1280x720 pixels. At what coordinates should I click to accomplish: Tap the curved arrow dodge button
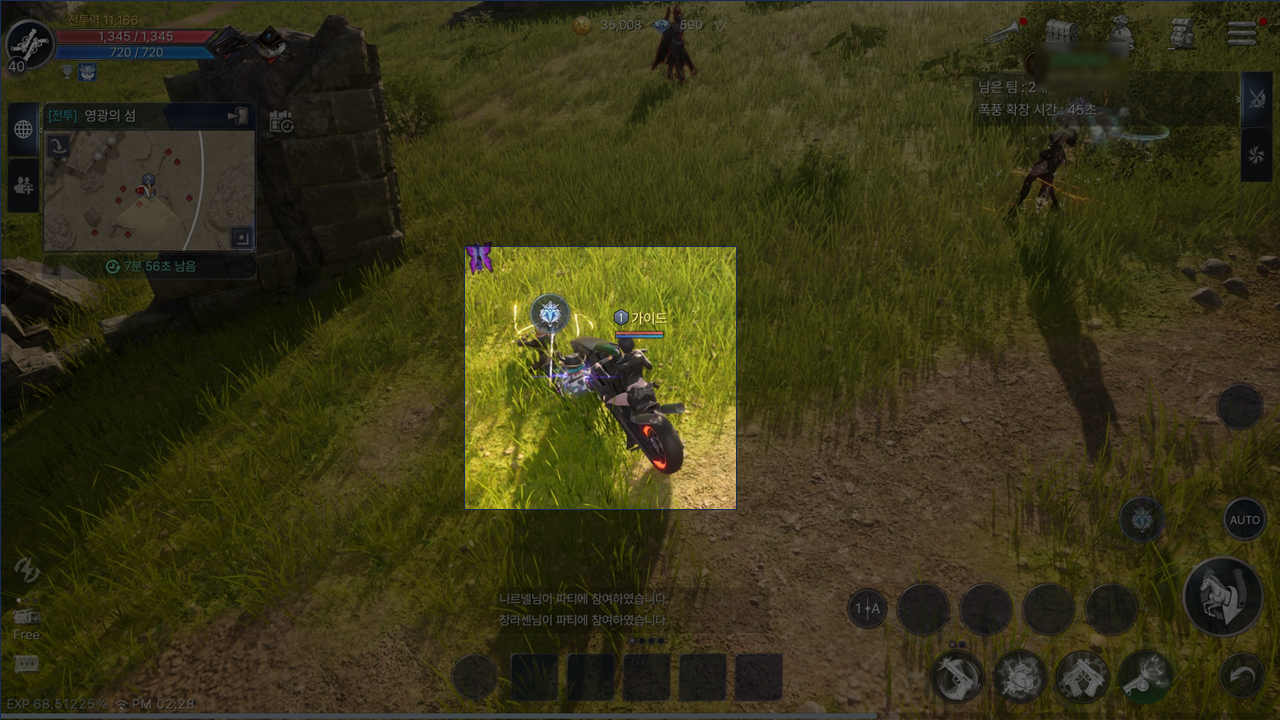point(1242,677)
